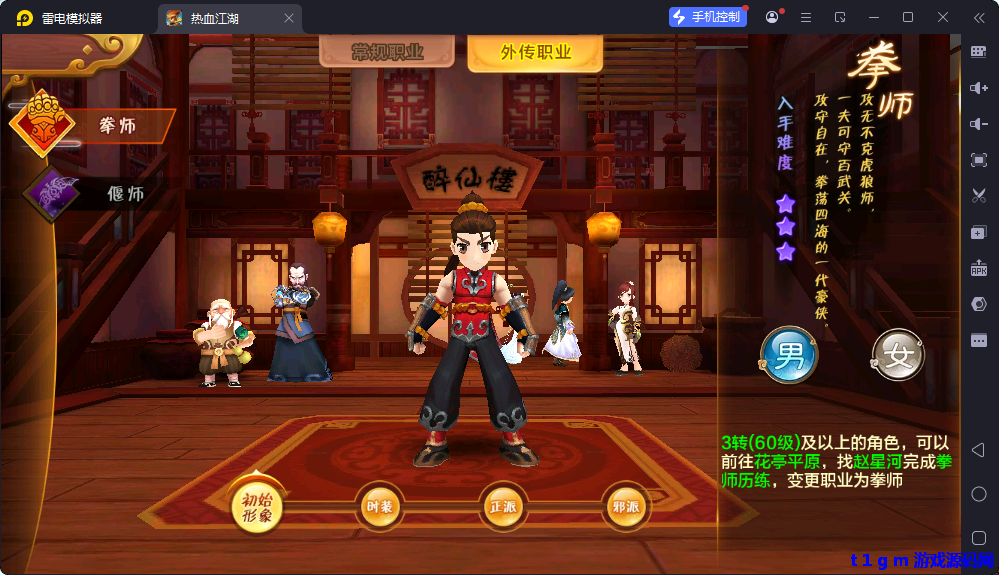Select the male 男 gender button
The image size is (999, 575).
point(789,354)
